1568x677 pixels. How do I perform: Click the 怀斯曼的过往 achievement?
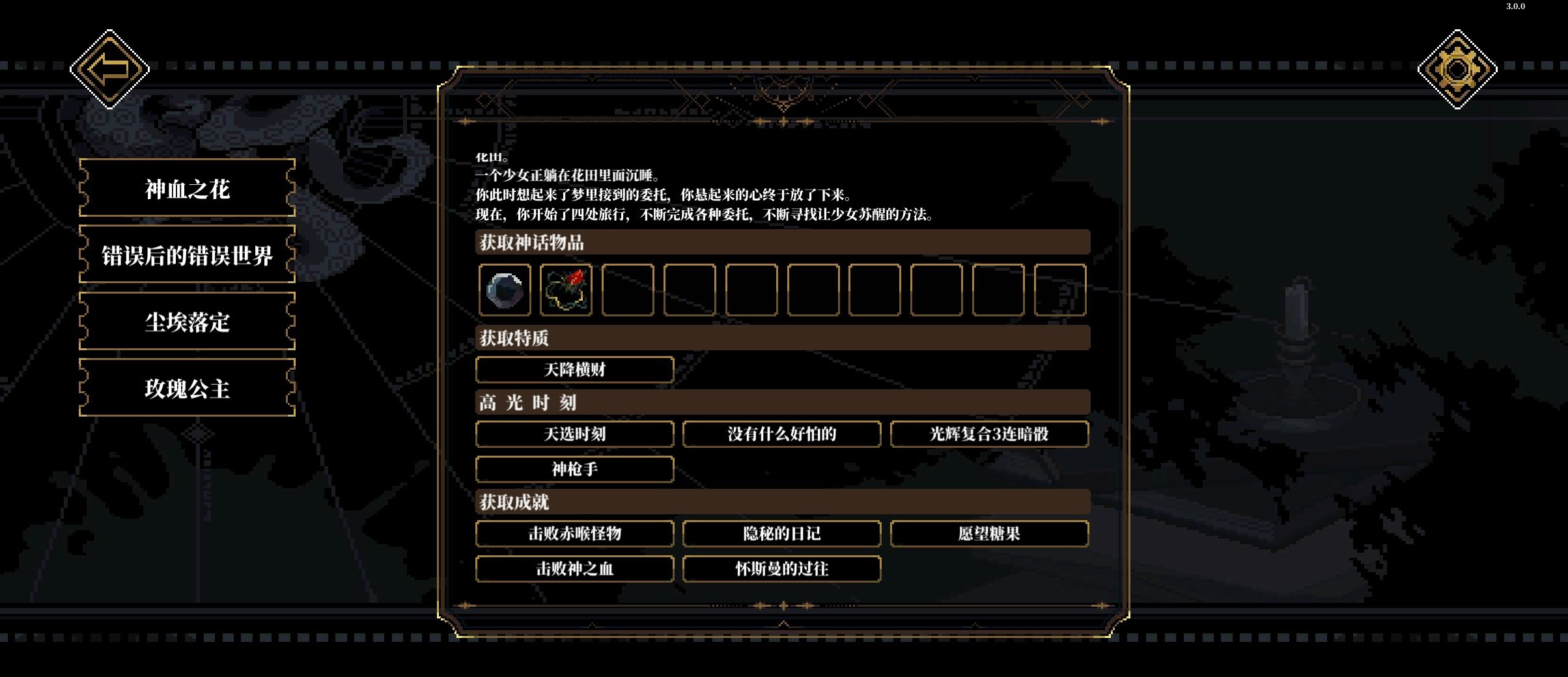(x=781, y=569)
